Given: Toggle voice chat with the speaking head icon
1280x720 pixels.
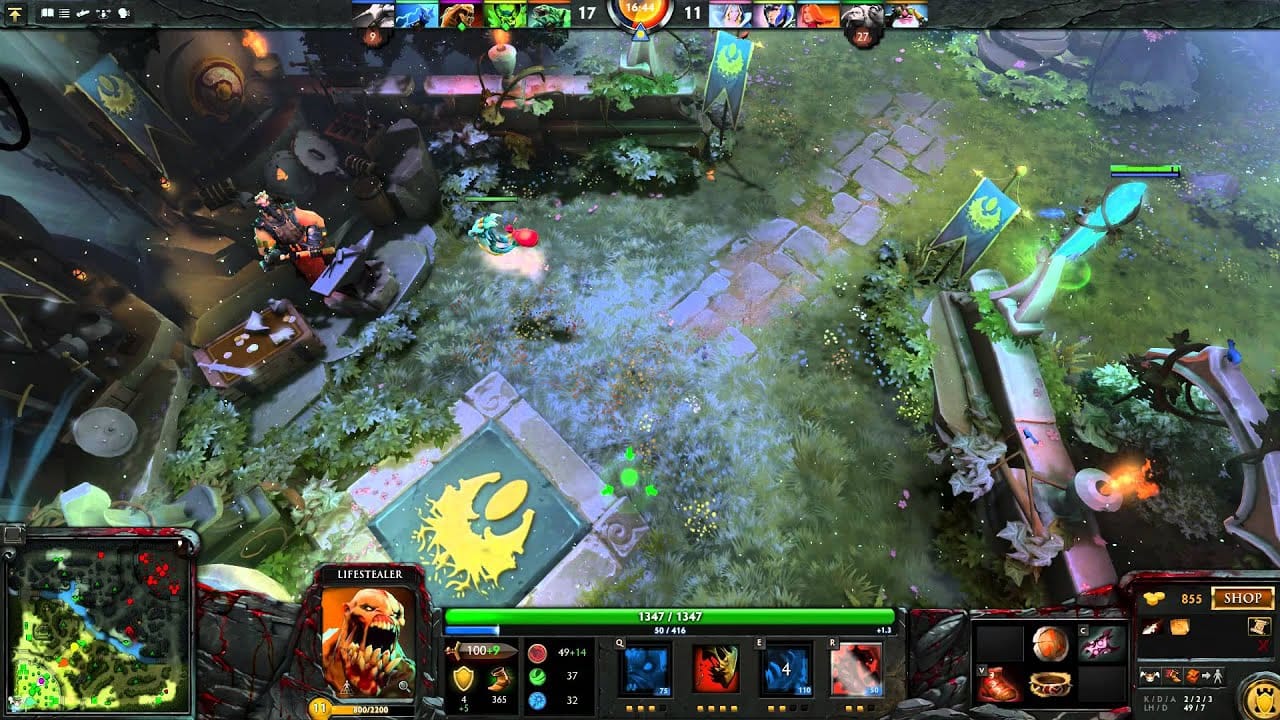Looking at the screenshot, I should [x=124, y=14].
